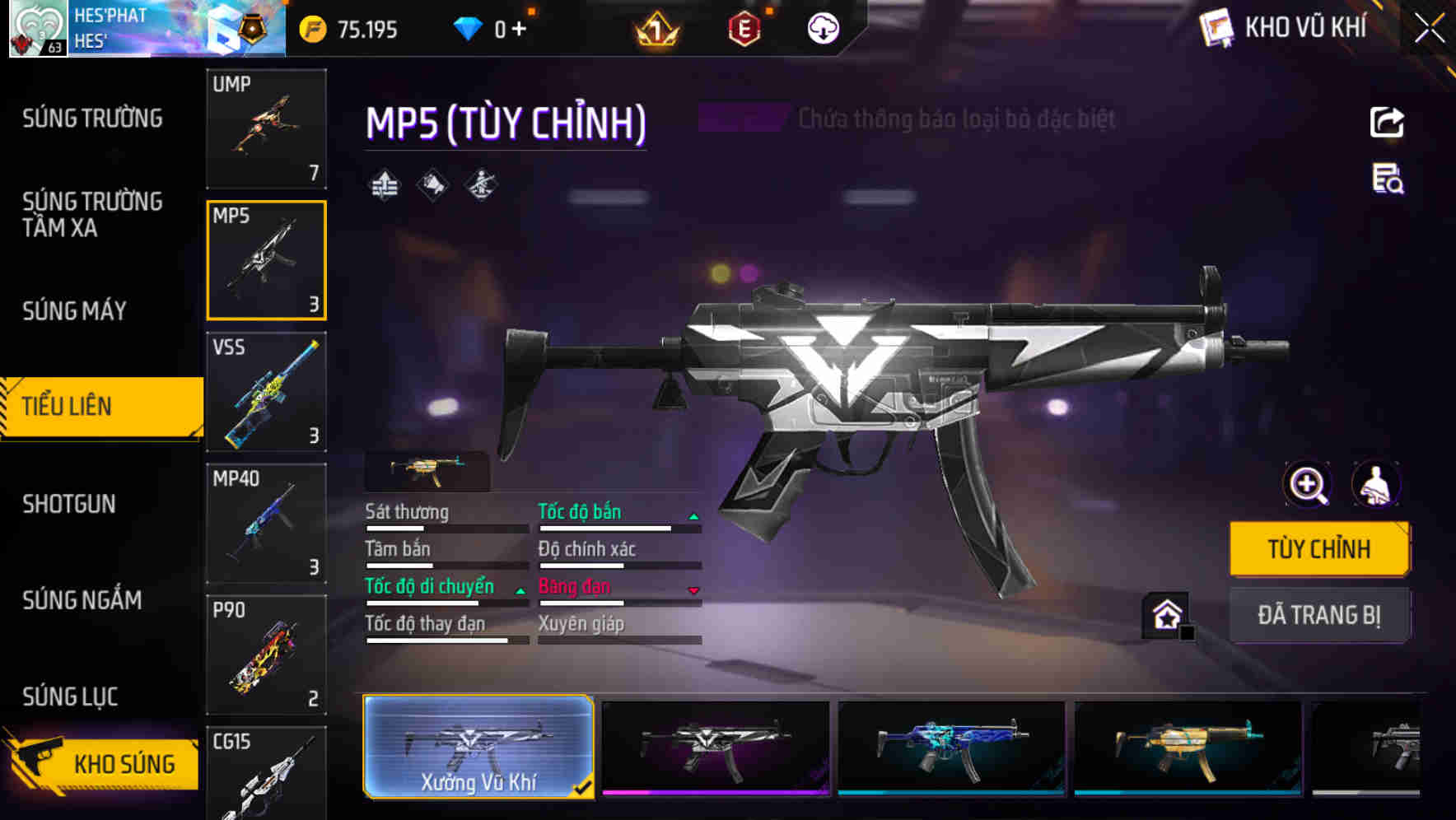1456x820 pixels.
Task: Open the player profile avatar
Action: tap(37, 29)
